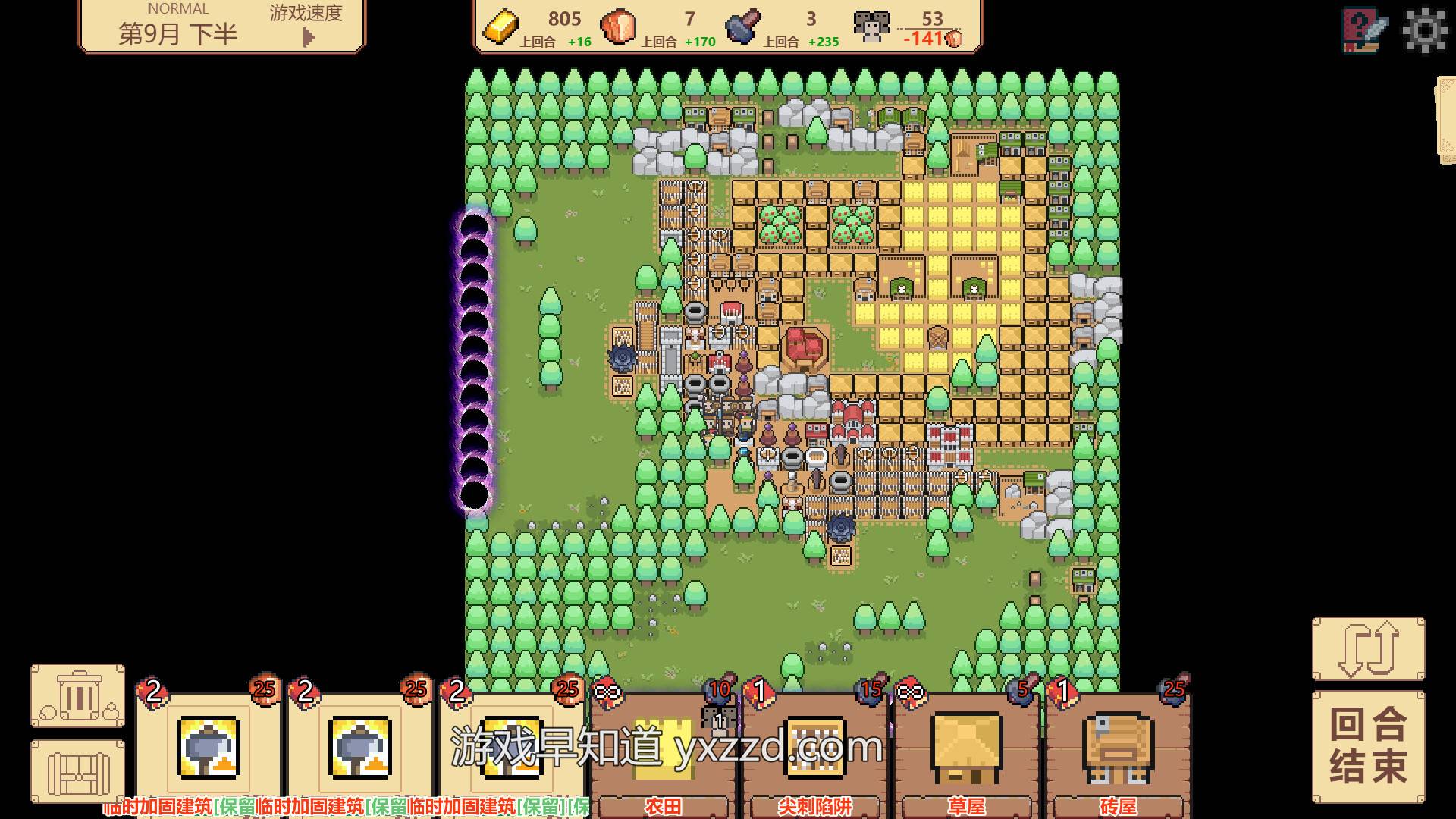The width and height of the screenshot is (1456, 819).
Task: Click the trash can discard button
Action: [78, 696]
